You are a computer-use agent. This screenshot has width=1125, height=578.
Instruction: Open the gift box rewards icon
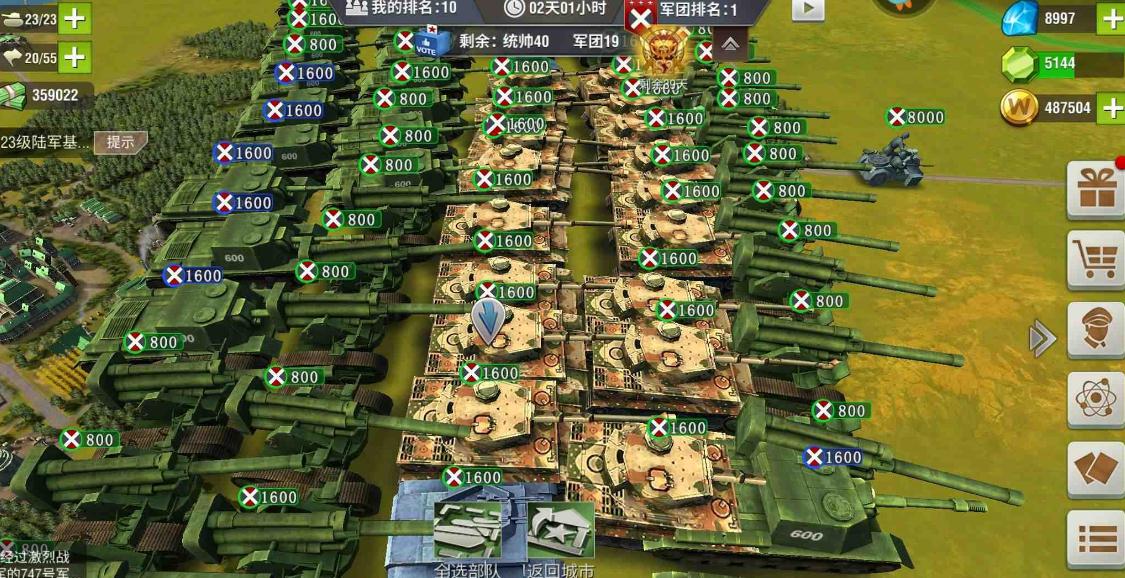click(x=1095, y=189)
